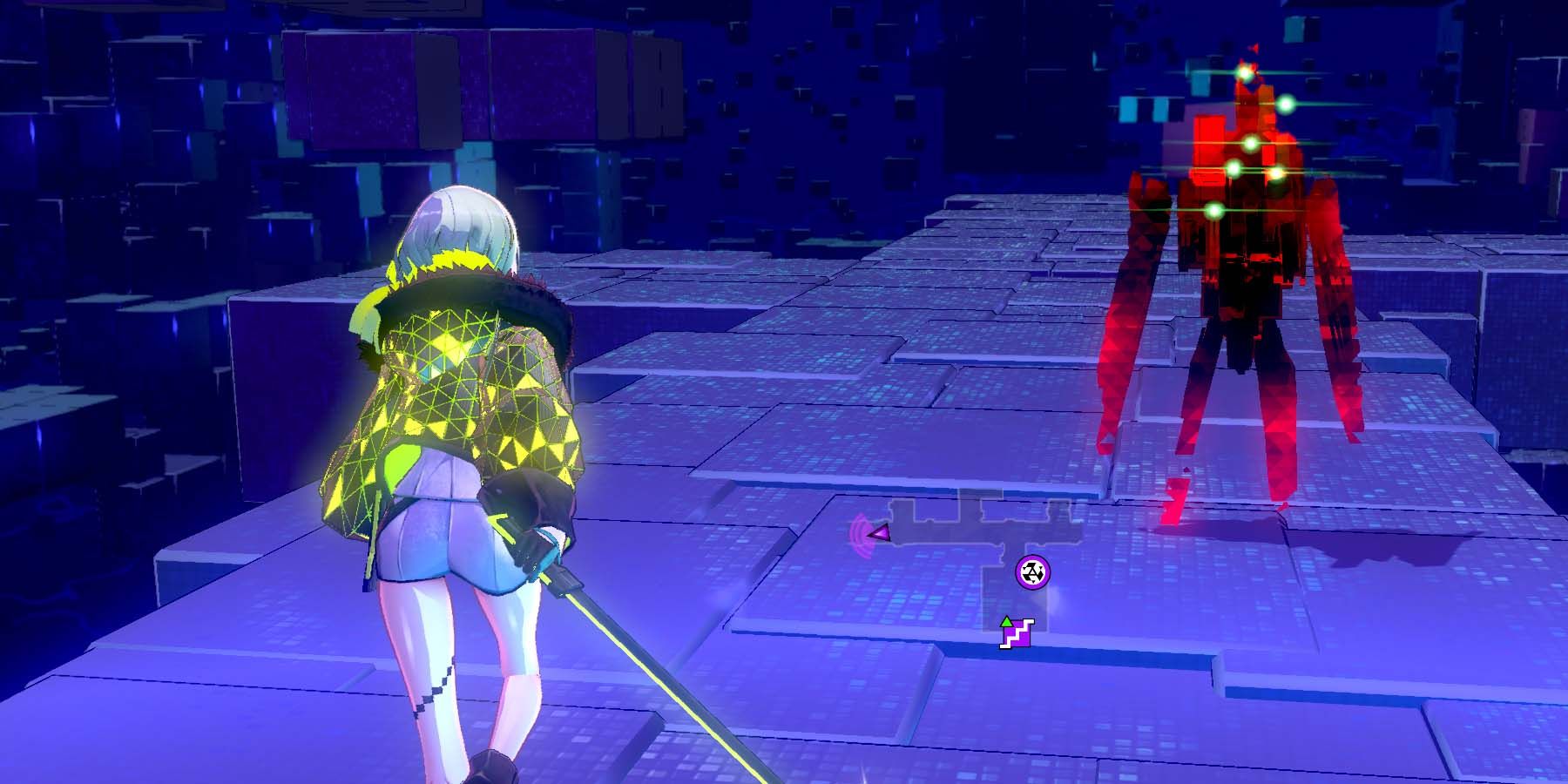This screenshot has width=1568, height=784.
Task: Click the pink radar cone behind the player arrow
Action: click(859, 536)
